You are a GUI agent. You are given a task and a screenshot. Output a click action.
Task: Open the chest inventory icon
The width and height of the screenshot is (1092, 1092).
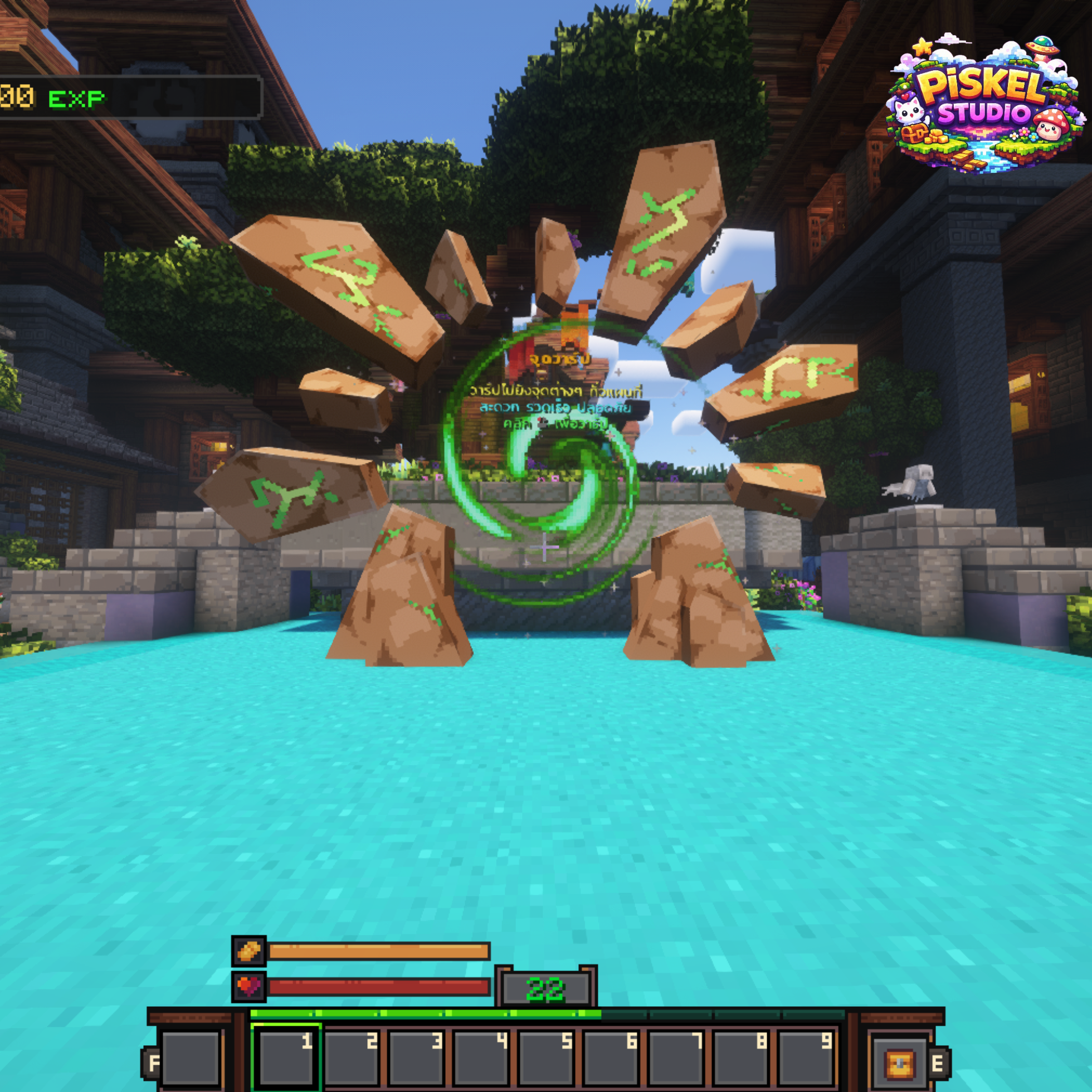click(900, 1062)
